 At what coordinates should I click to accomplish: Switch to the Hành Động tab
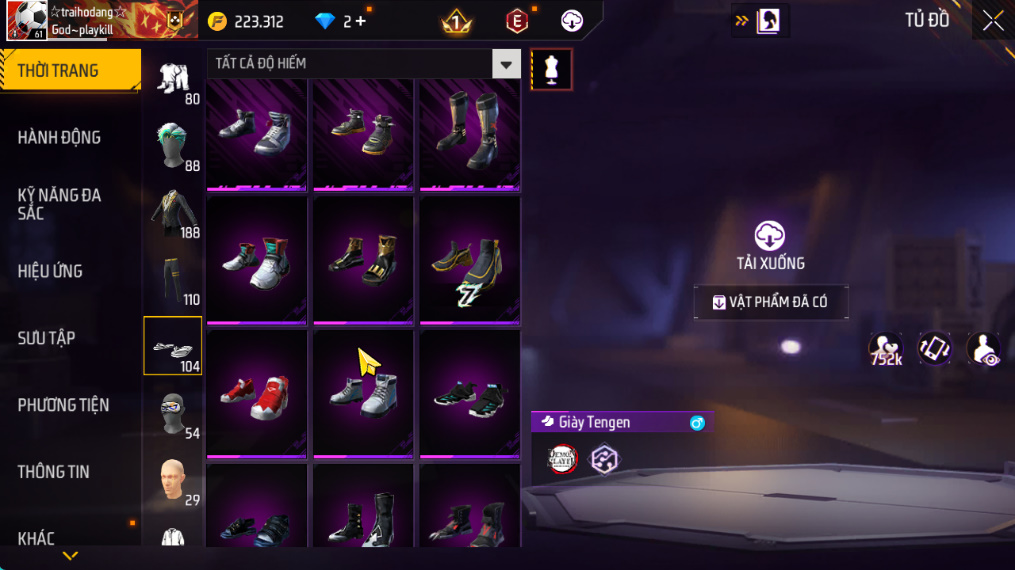(x=60, y=137)
